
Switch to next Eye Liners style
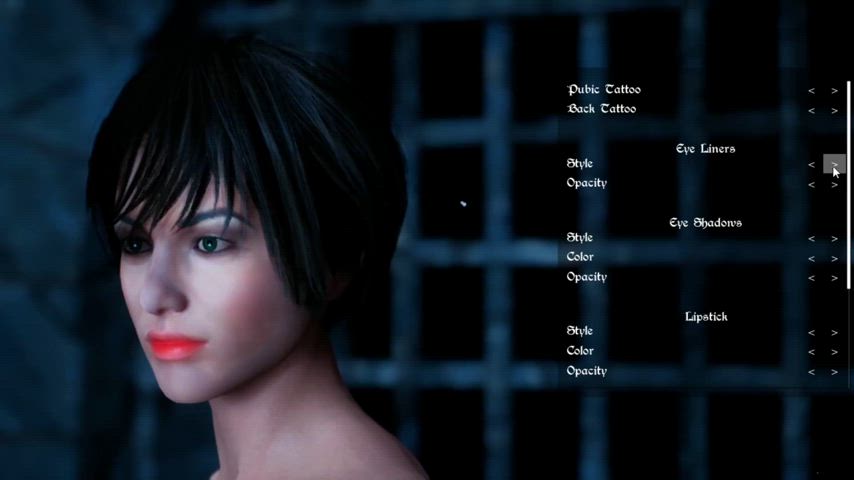pos(834,165)
